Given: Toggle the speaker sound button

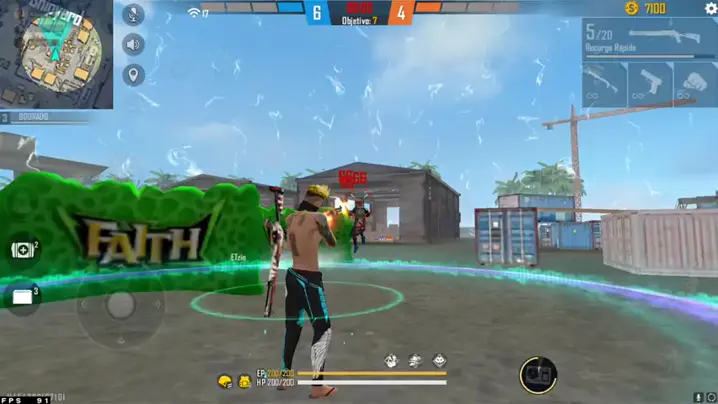Looking at the screenshot, I should click(134, 45).
